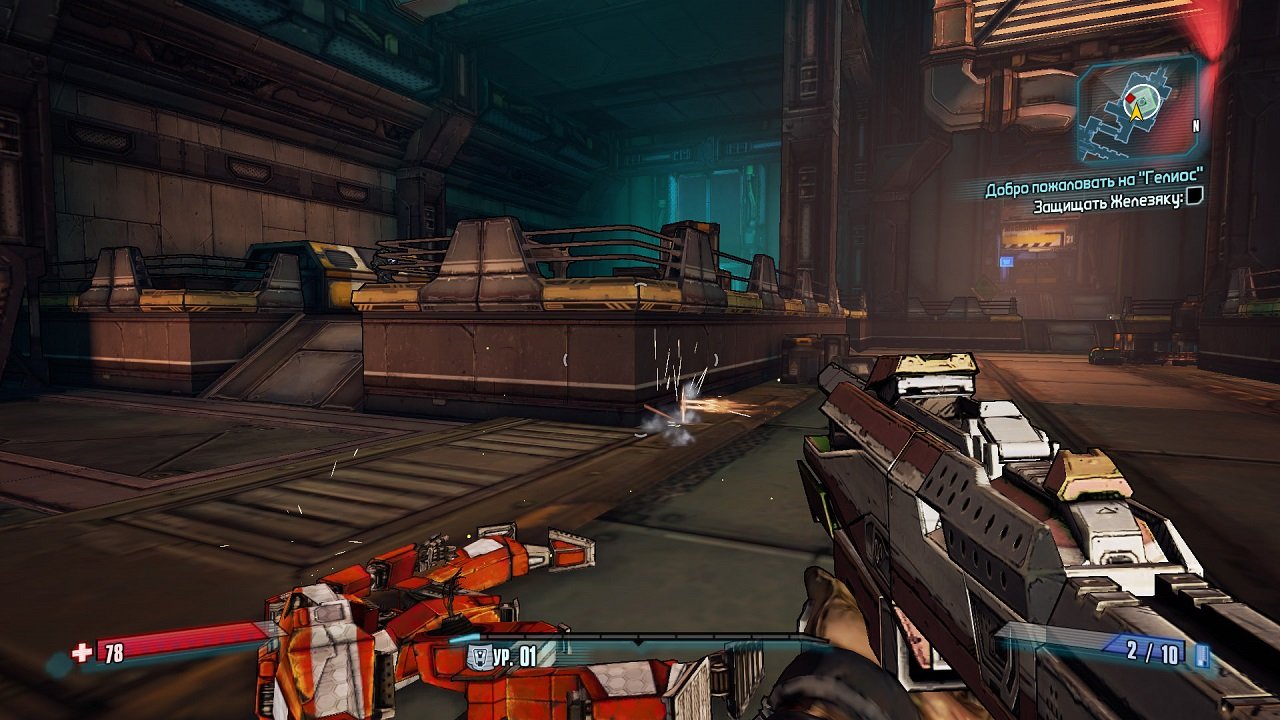The image size is (1280, 720).
Task: Select the 'Добро пожаловать на Гелиос' mission title
Action: pyautogui.click(x=1093, y=181)
